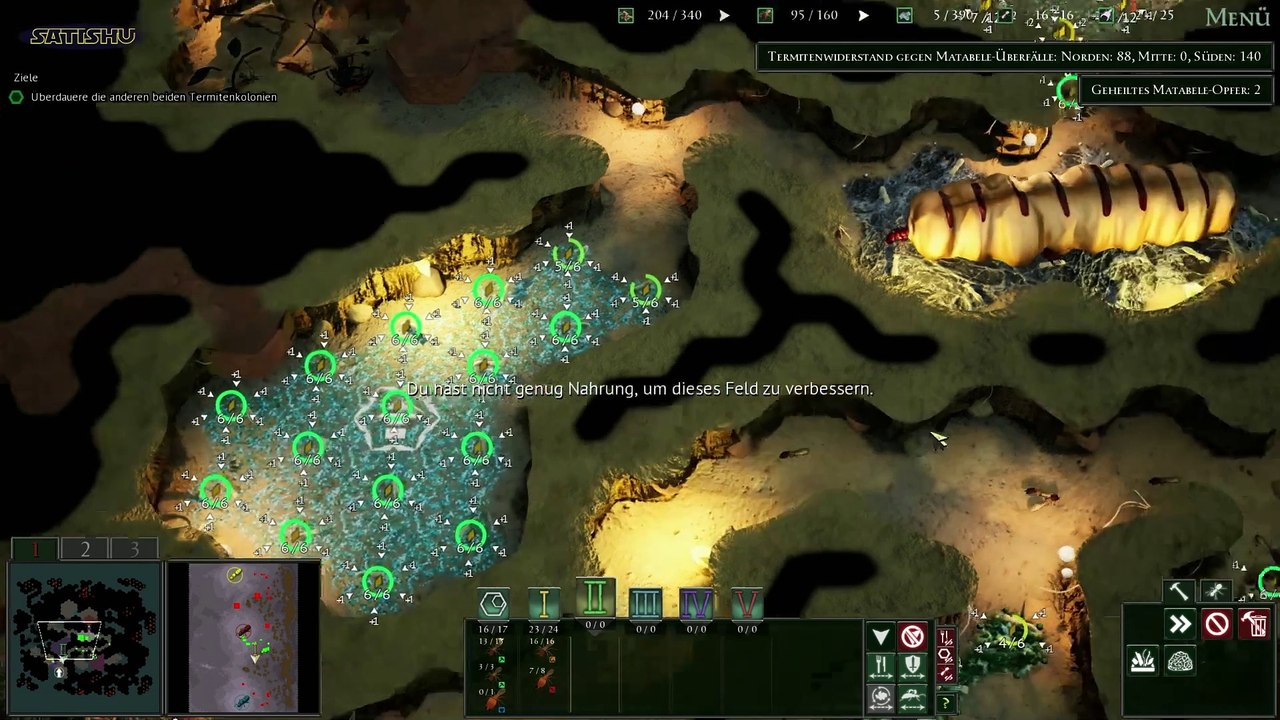Screen dimensions: 1280x720
Task: Choose the rock pile tile option
Action: click(x=1180, y=662)
